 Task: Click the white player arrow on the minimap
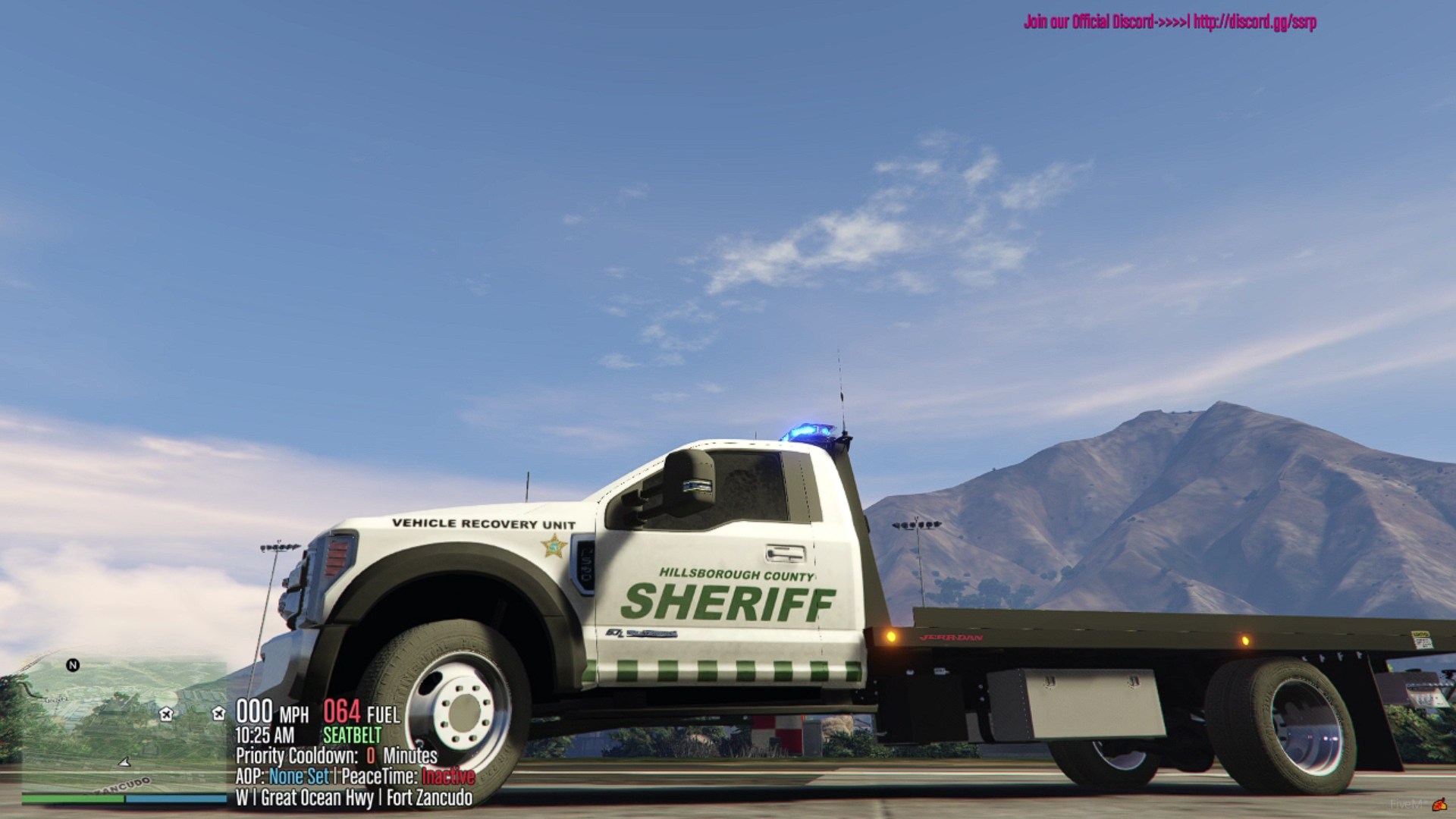(x=125, y=761)
